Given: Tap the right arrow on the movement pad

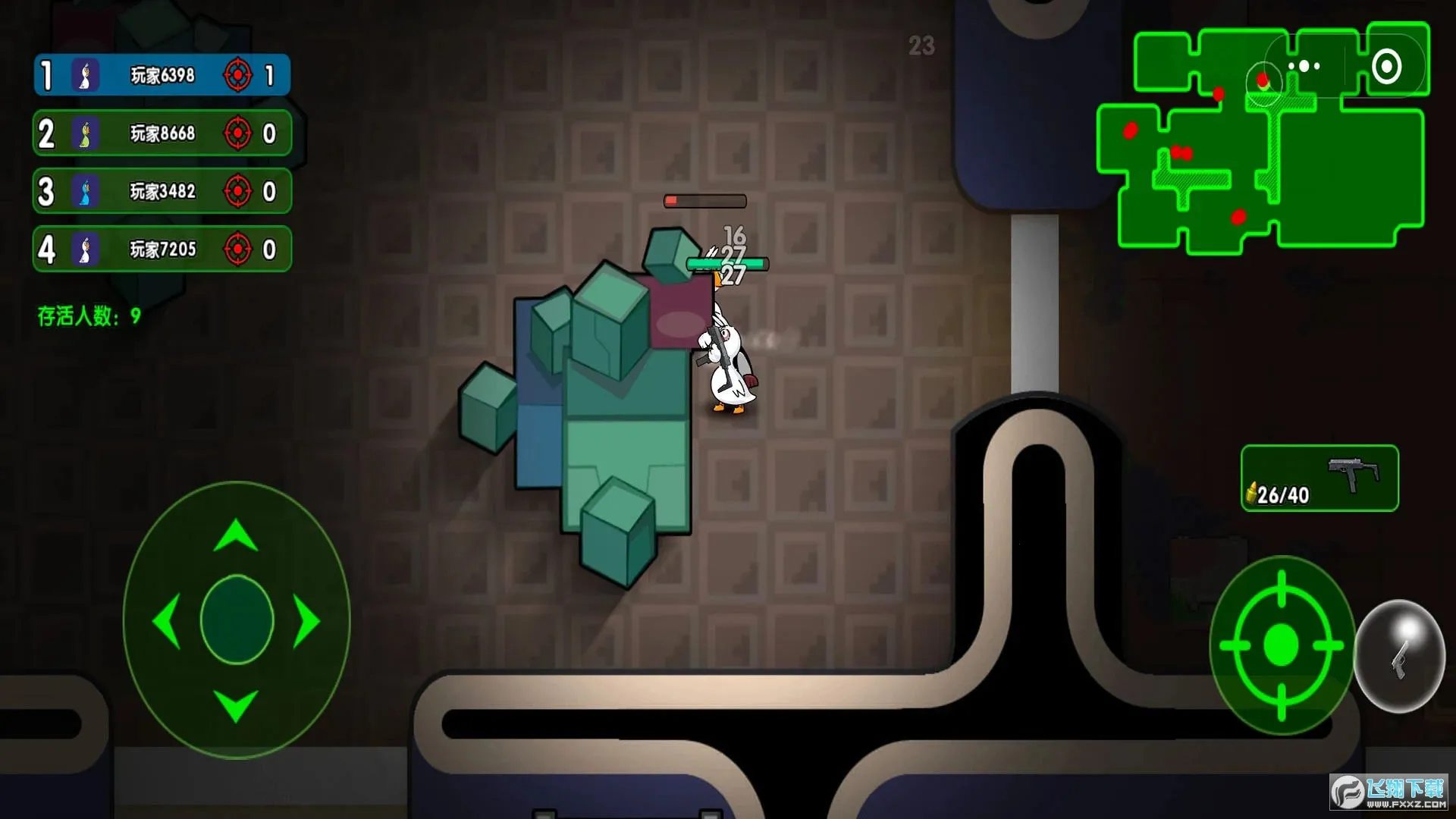Looking at the screenshot, I should pyautogui.click(x=306, y=621).
